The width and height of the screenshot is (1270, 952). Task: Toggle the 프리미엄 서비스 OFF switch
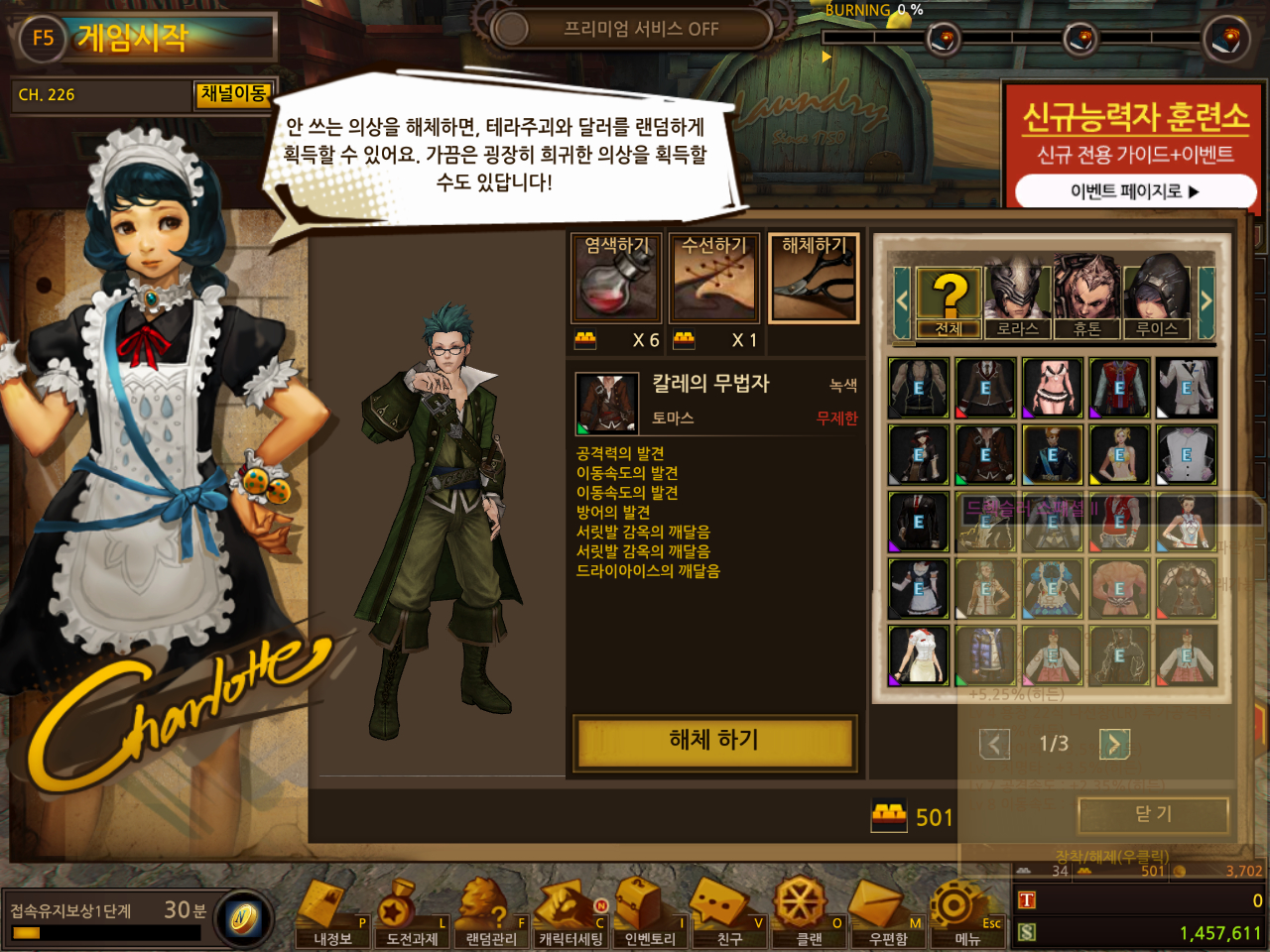click(631, 29)
